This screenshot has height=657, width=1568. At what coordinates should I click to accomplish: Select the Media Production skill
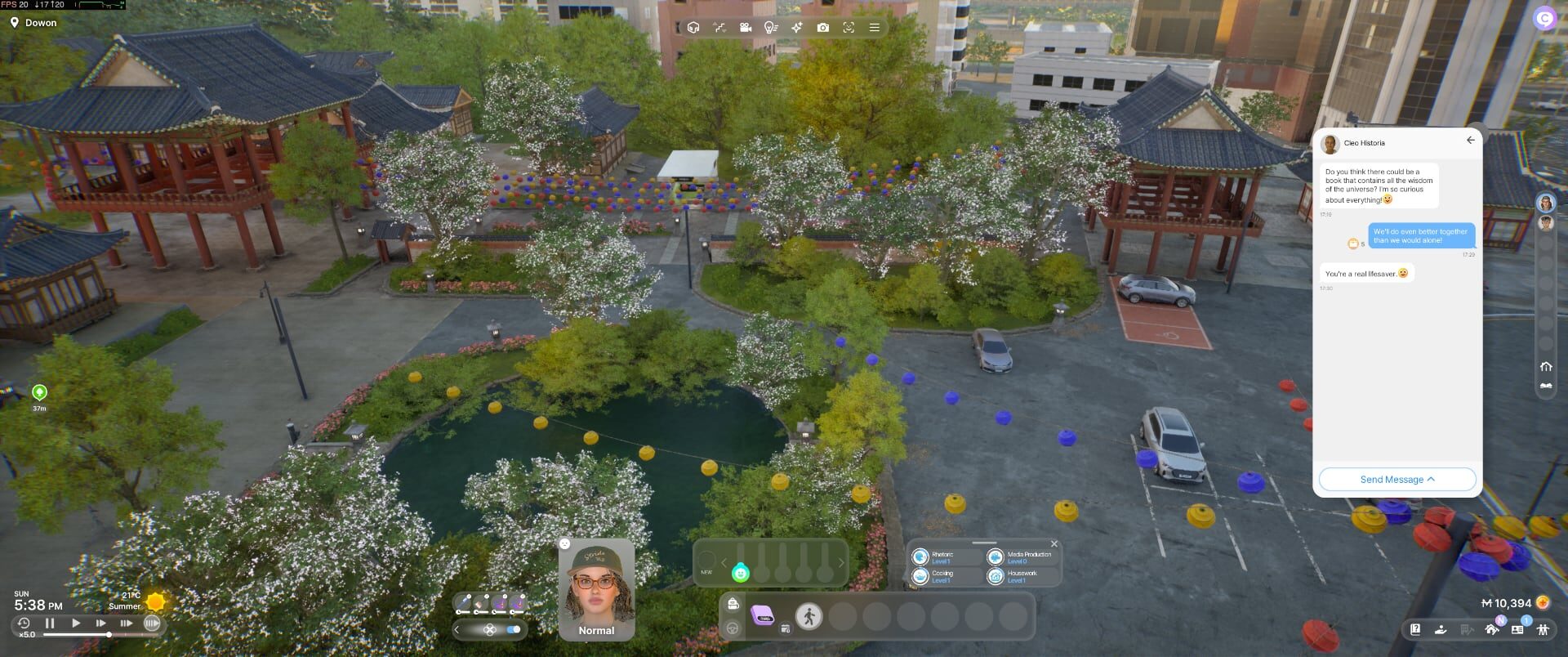(x=1021, y=557)
